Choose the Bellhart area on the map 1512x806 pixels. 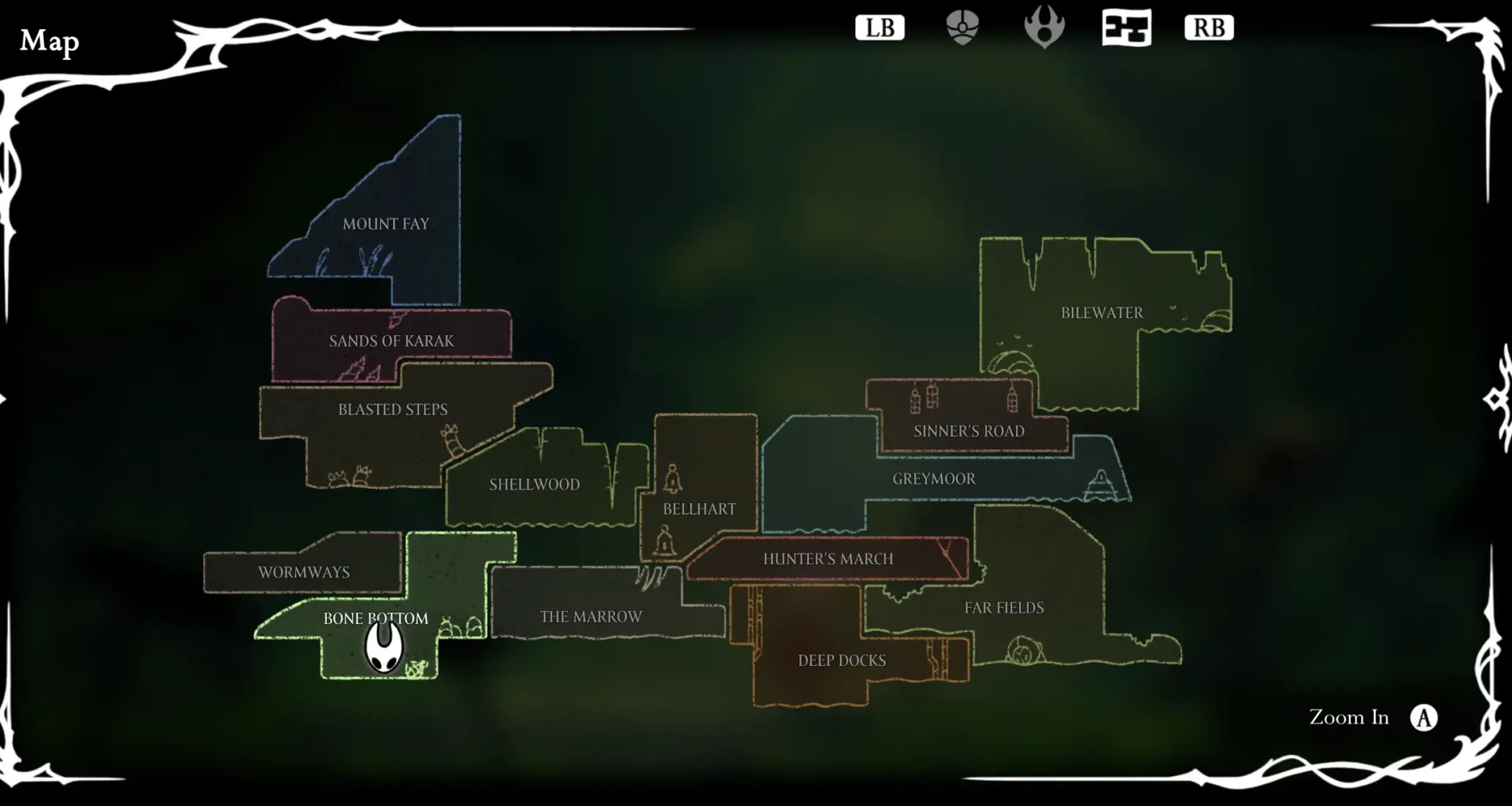point(699,509)
